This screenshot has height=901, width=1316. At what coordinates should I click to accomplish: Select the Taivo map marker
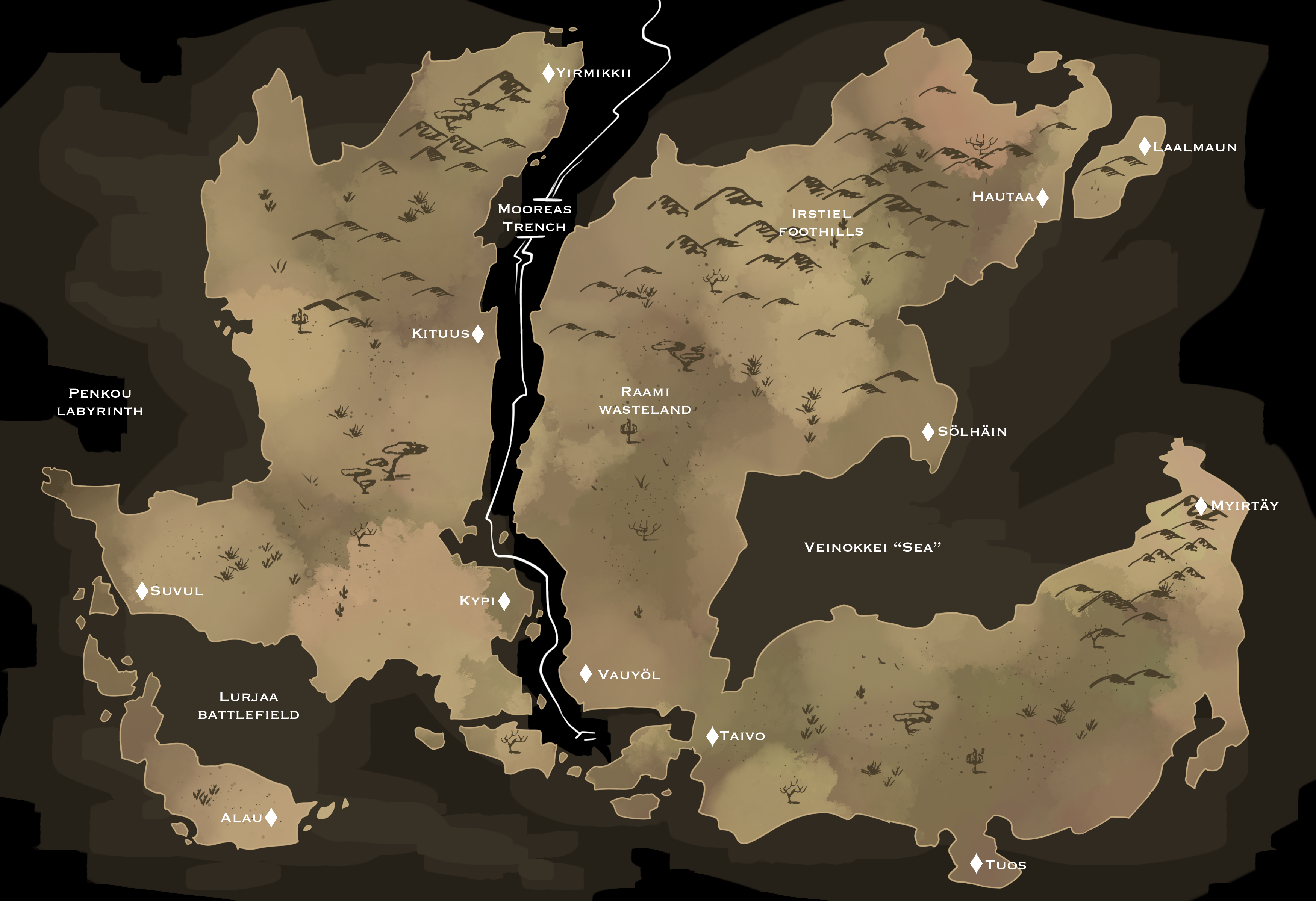(x=712, y=736)
